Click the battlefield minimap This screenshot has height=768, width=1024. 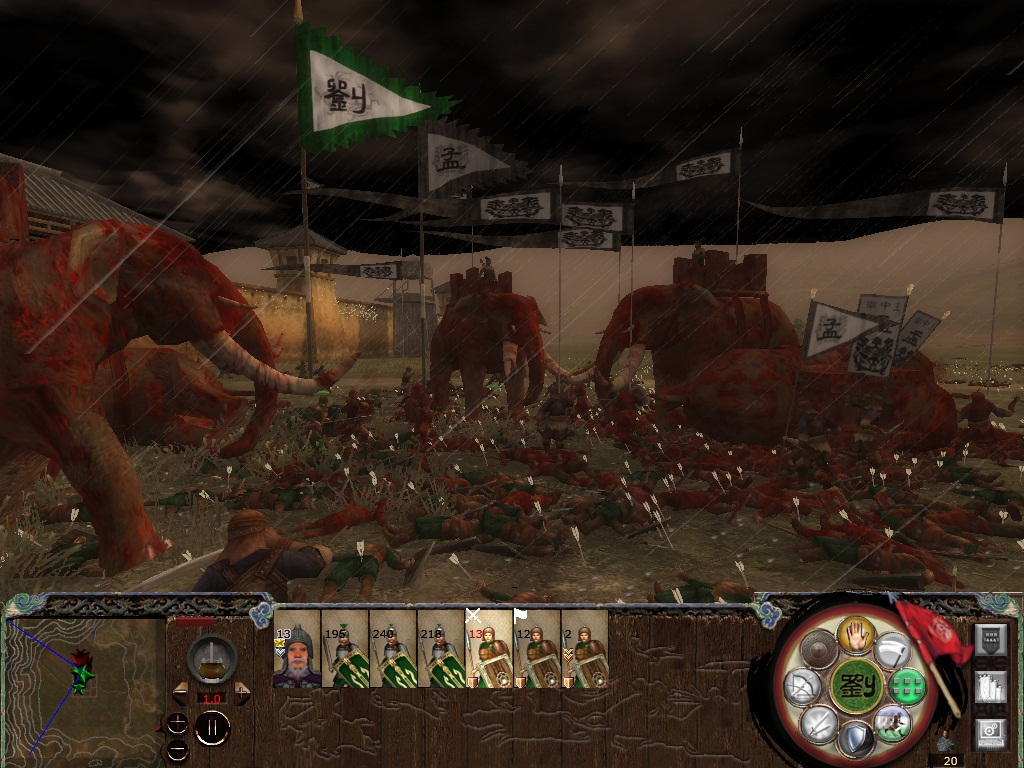click(84, 685)
